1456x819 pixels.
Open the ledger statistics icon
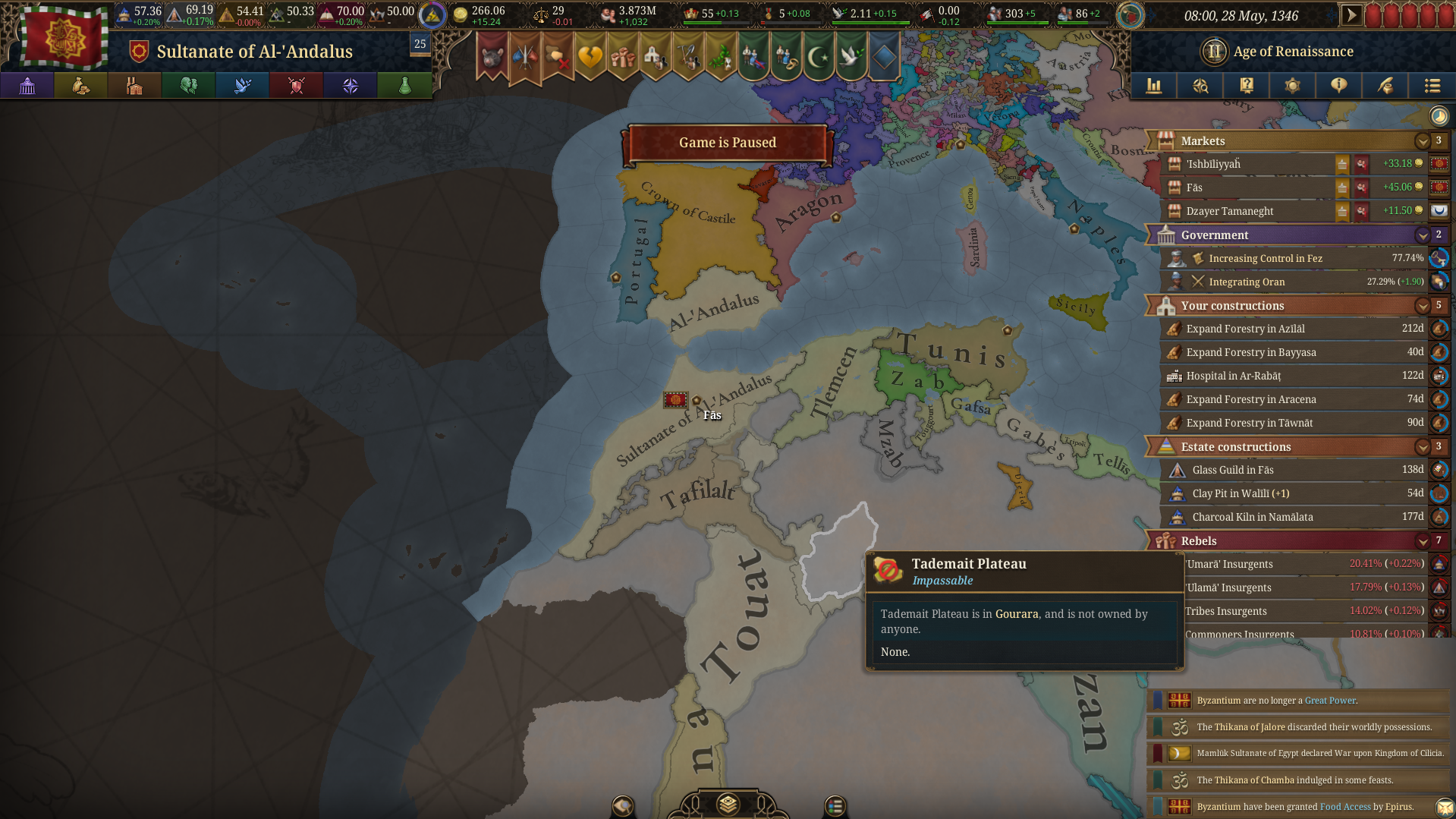tap(1154, 86)
